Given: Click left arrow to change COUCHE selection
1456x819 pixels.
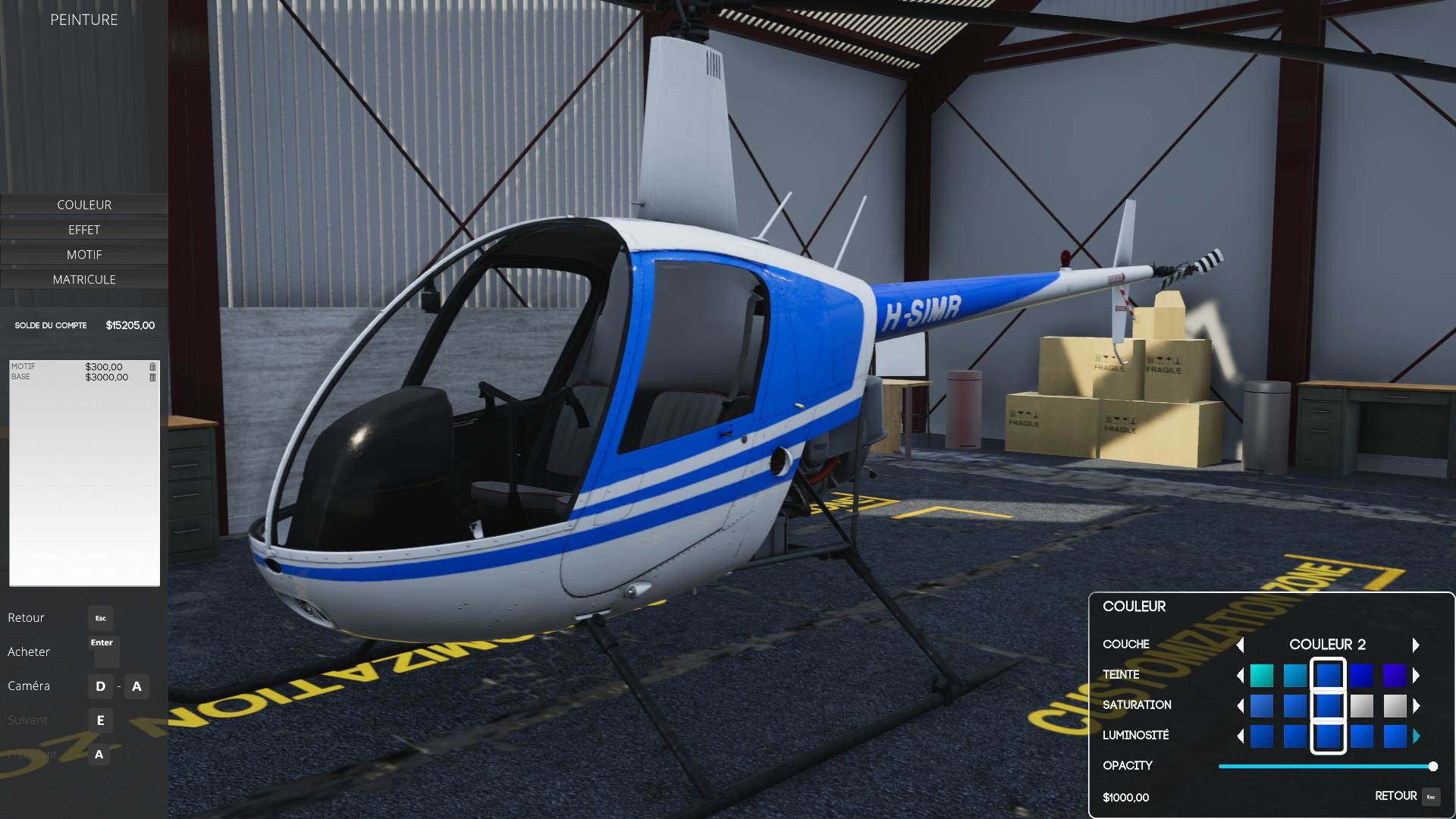Looking at the screenshot, I should coord(1241,645).
